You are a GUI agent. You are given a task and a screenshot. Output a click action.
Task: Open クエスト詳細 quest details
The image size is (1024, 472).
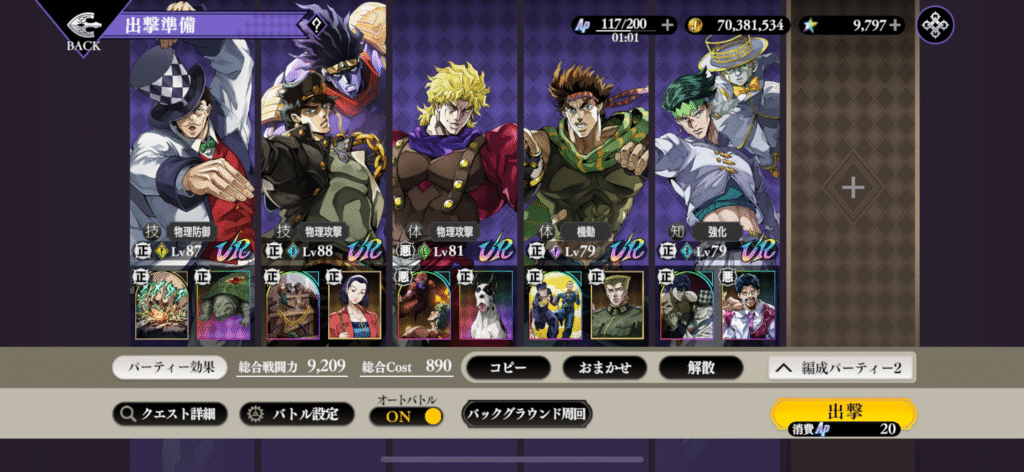169,414
